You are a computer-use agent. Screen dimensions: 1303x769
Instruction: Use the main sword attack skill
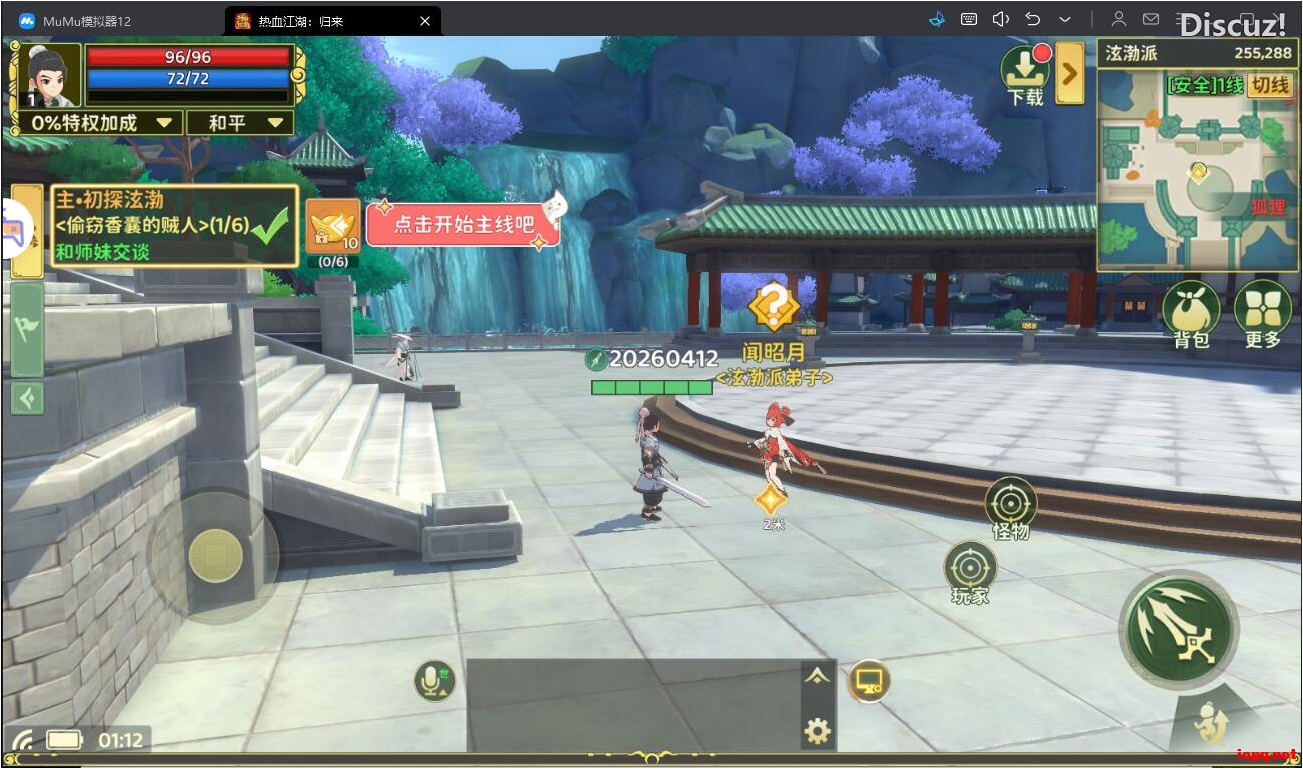coord(1179,630)
